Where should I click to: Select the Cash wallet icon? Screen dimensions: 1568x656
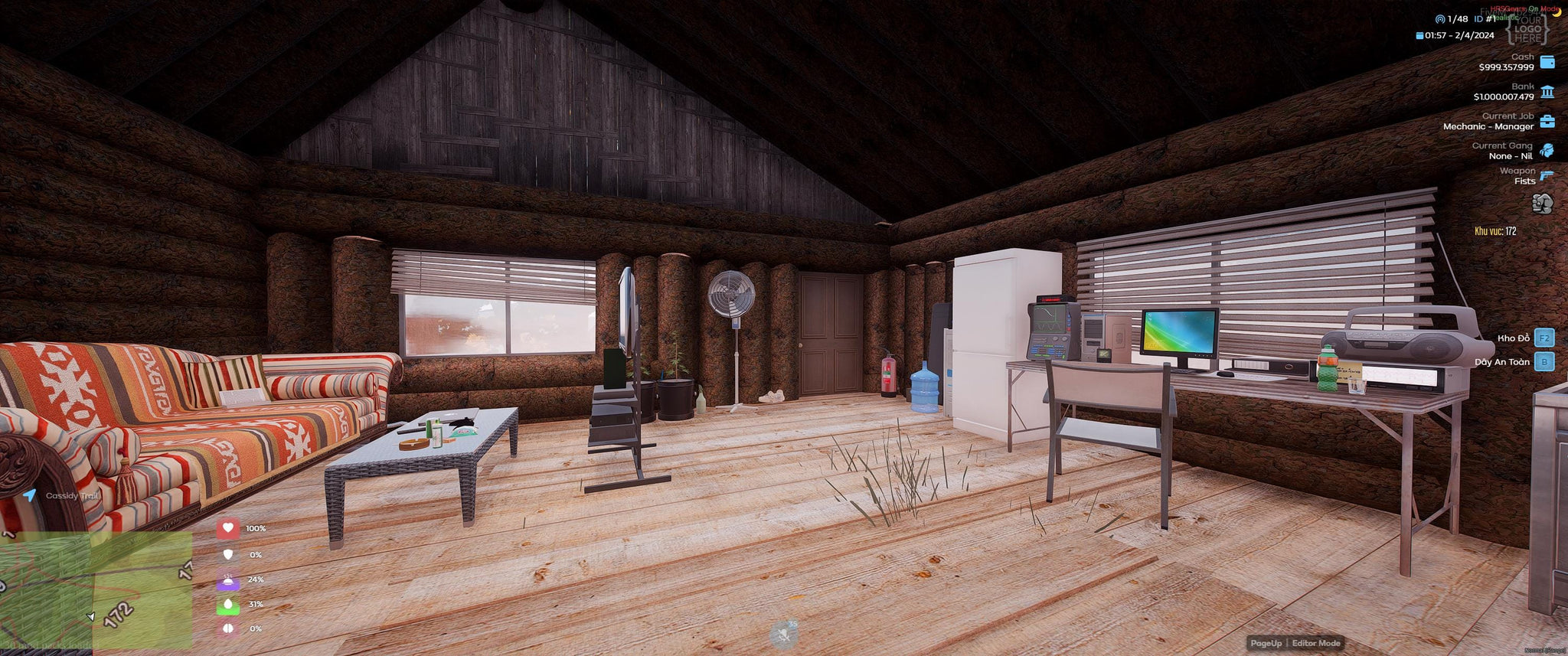click(1547, 62)
